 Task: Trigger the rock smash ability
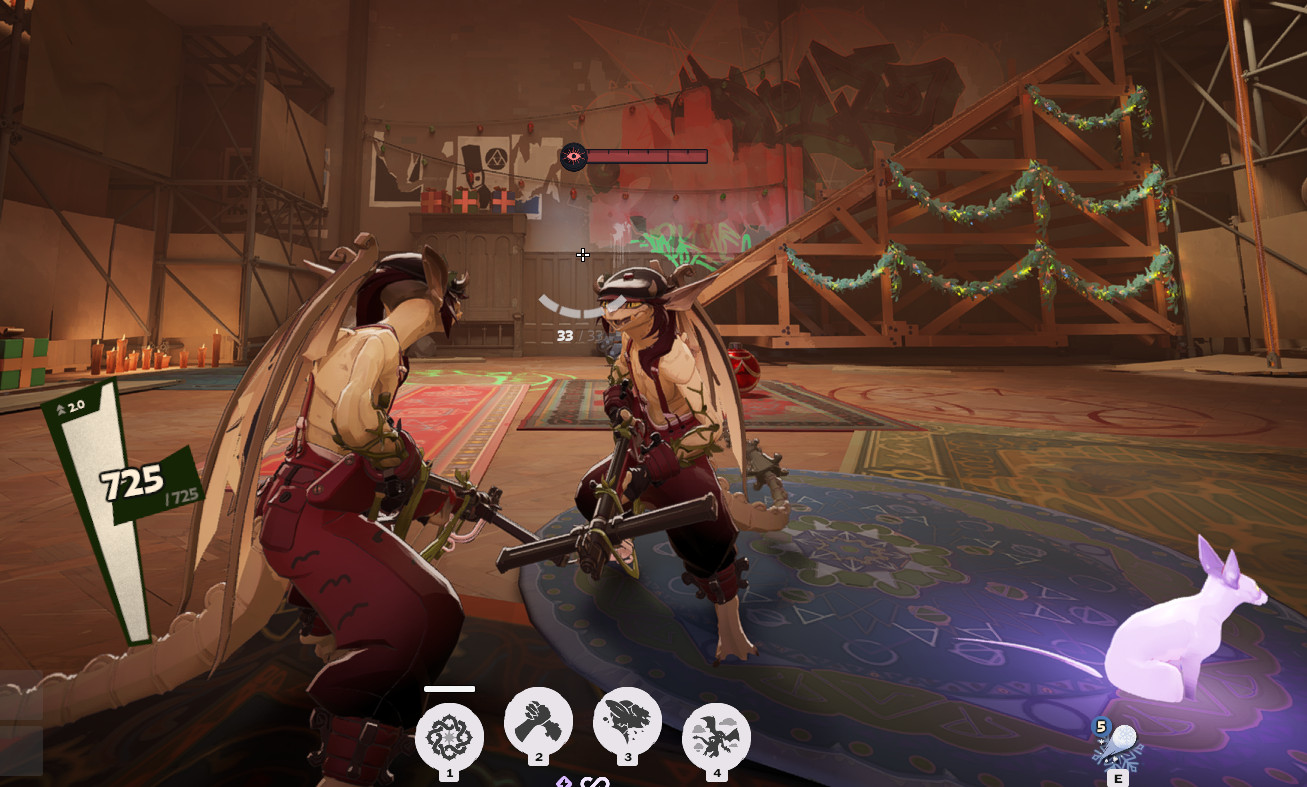click(x=627, y=722)
